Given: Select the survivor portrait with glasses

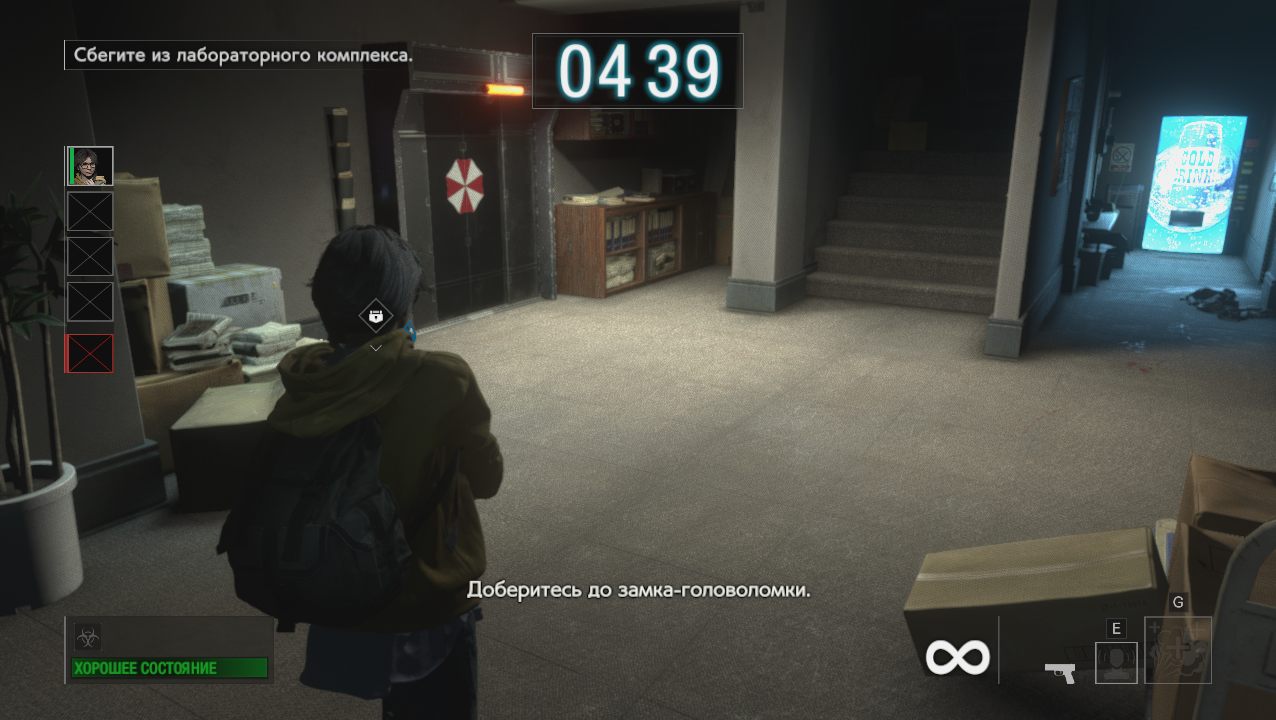Looking at the screenshot, I should coord(90,166).
